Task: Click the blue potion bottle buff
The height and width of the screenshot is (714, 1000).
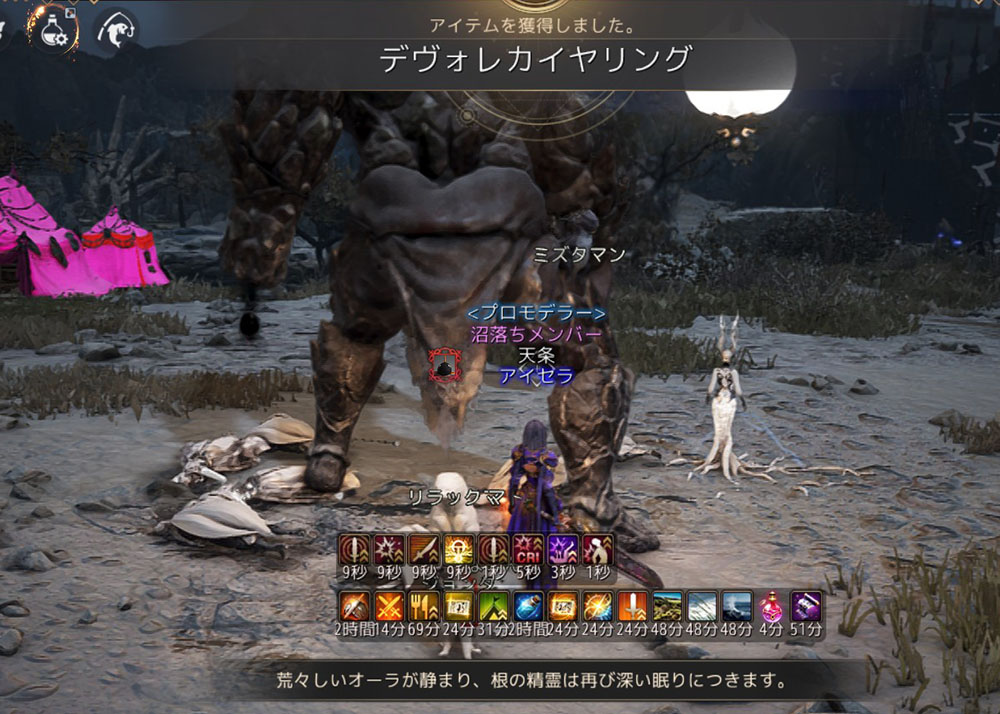Action: click(528, 606)
